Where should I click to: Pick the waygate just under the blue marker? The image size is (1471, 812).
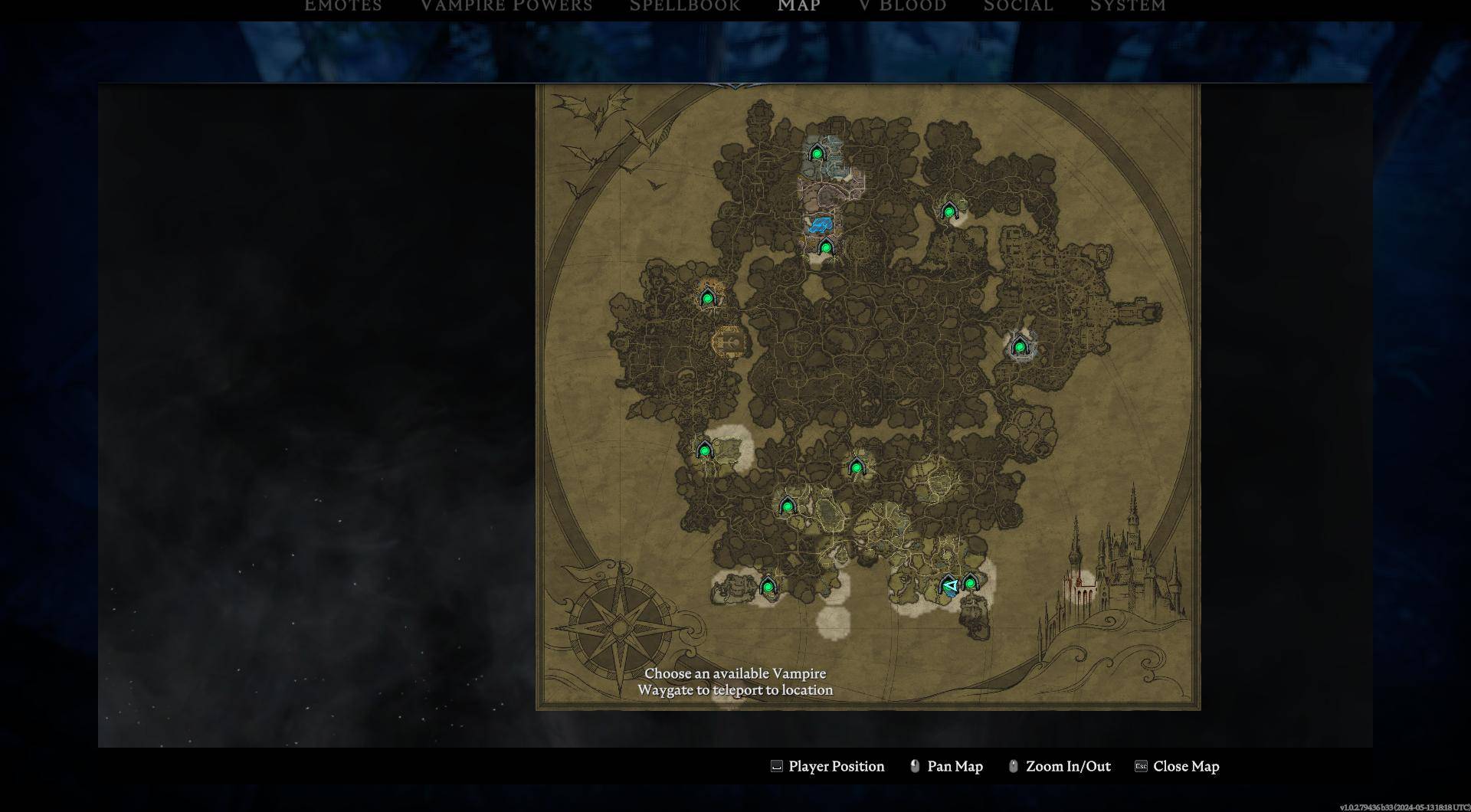coord(825,247)
